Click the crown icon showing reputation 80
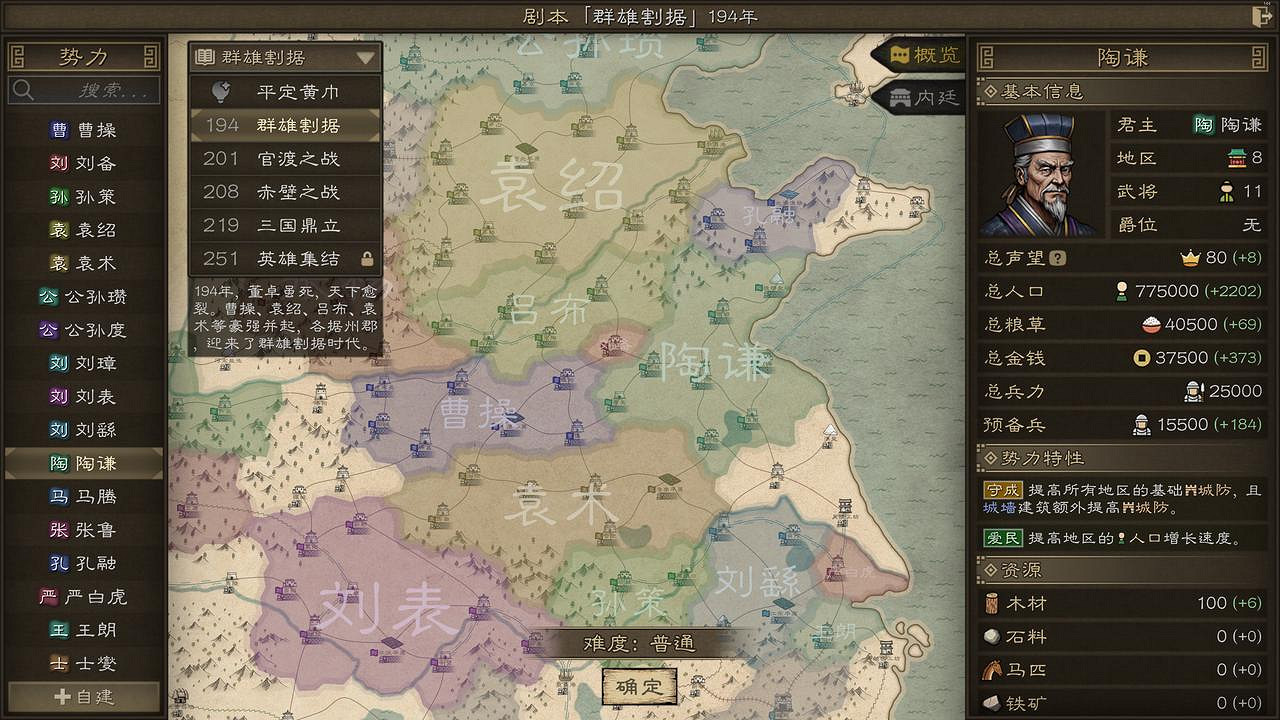This screenshot has width=1280, height=720. pos(1190,257)
